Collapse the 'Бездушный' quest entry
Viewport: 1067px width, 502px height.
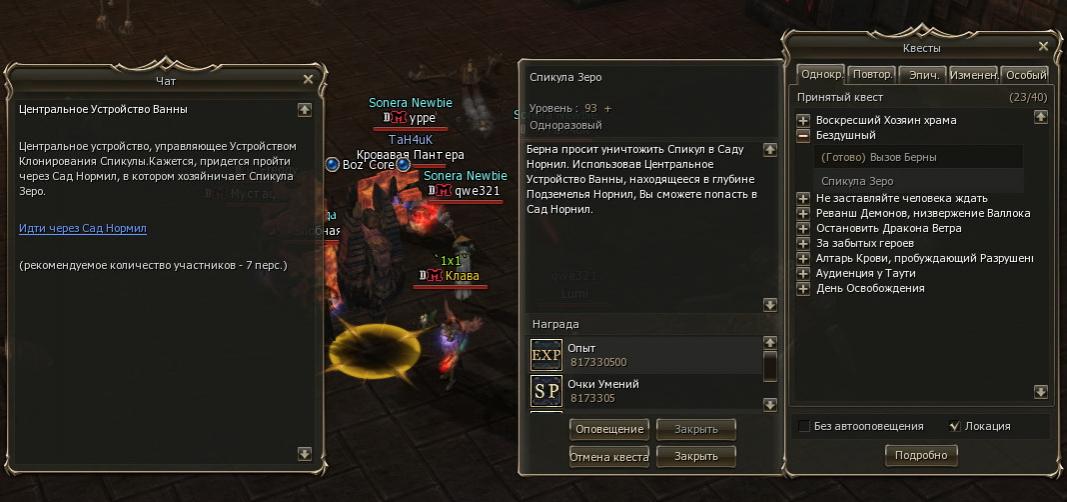803,135
